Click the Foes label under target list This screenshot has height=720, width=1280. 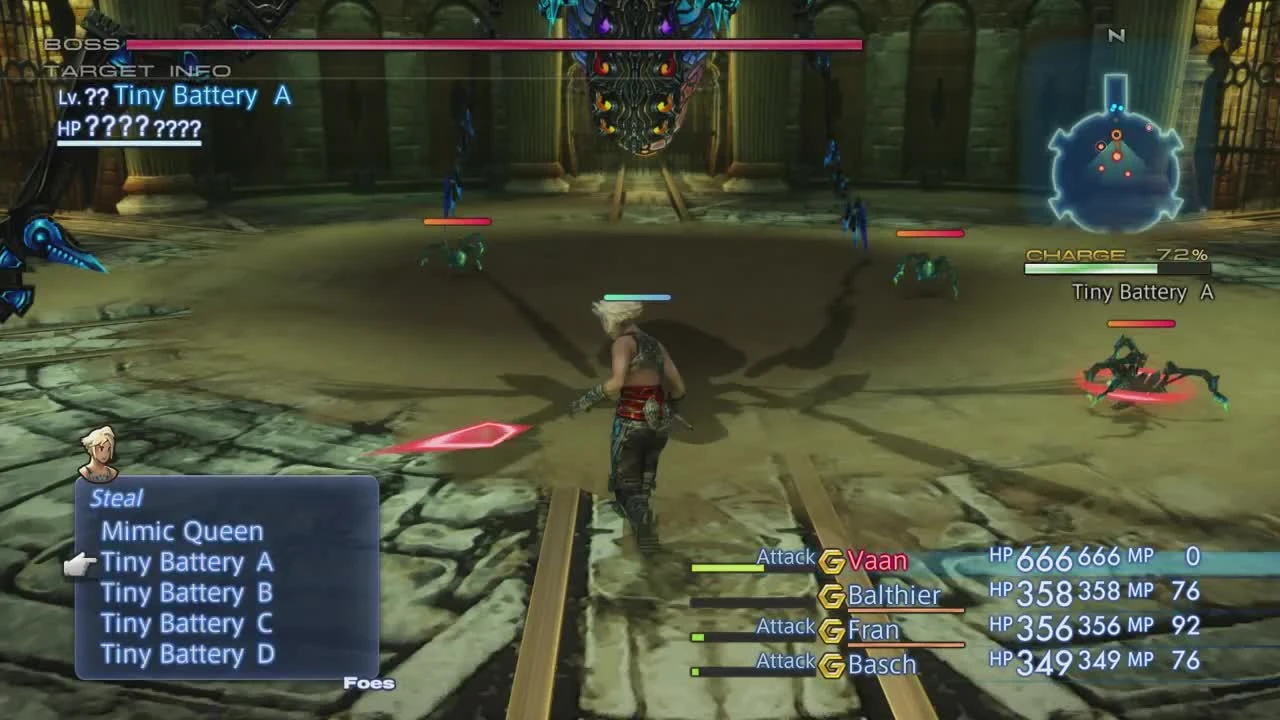point(370,682)
